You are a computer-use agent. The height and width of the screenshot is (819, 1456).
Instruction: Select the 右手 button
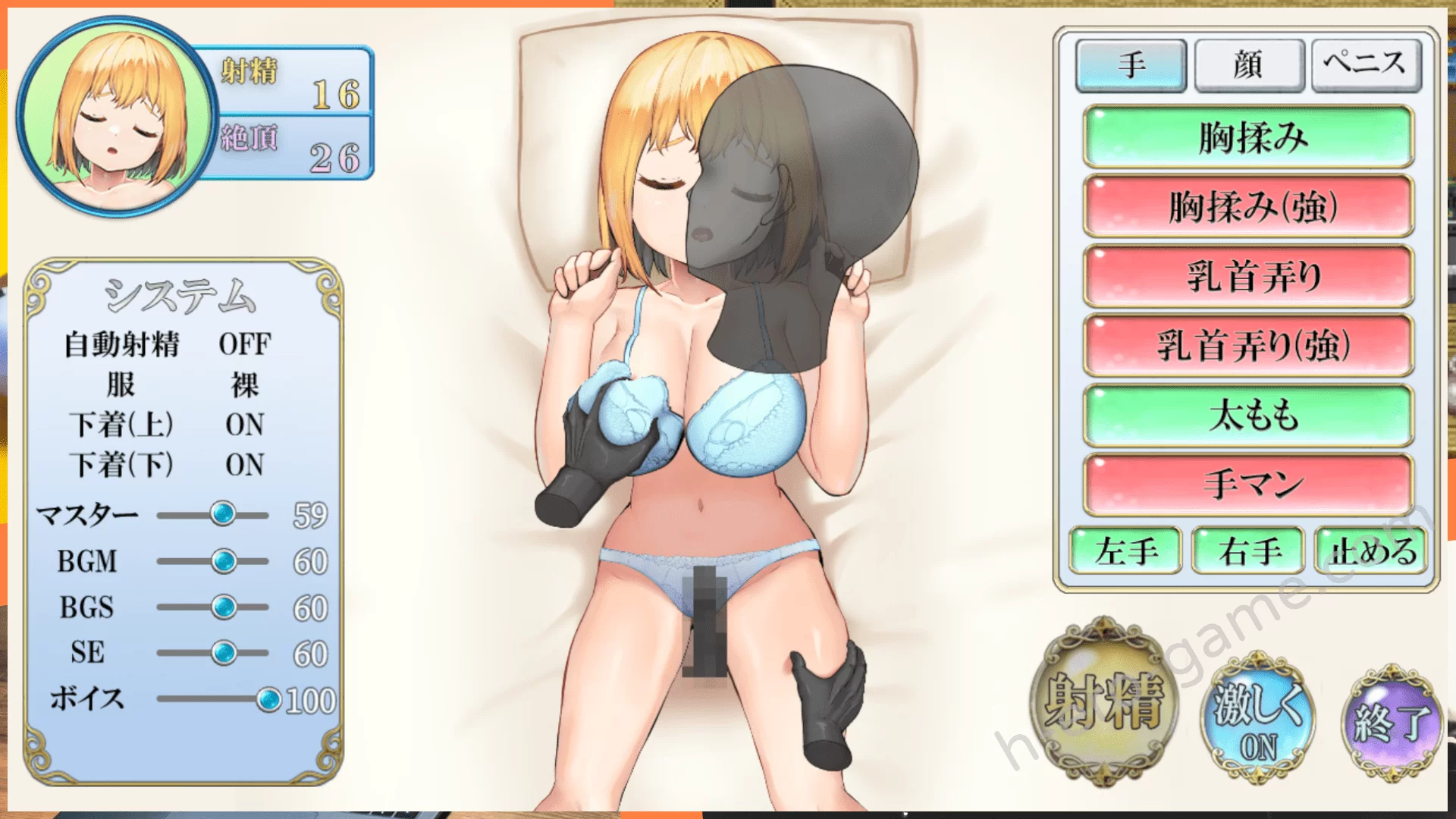(x=1248, y=551)
